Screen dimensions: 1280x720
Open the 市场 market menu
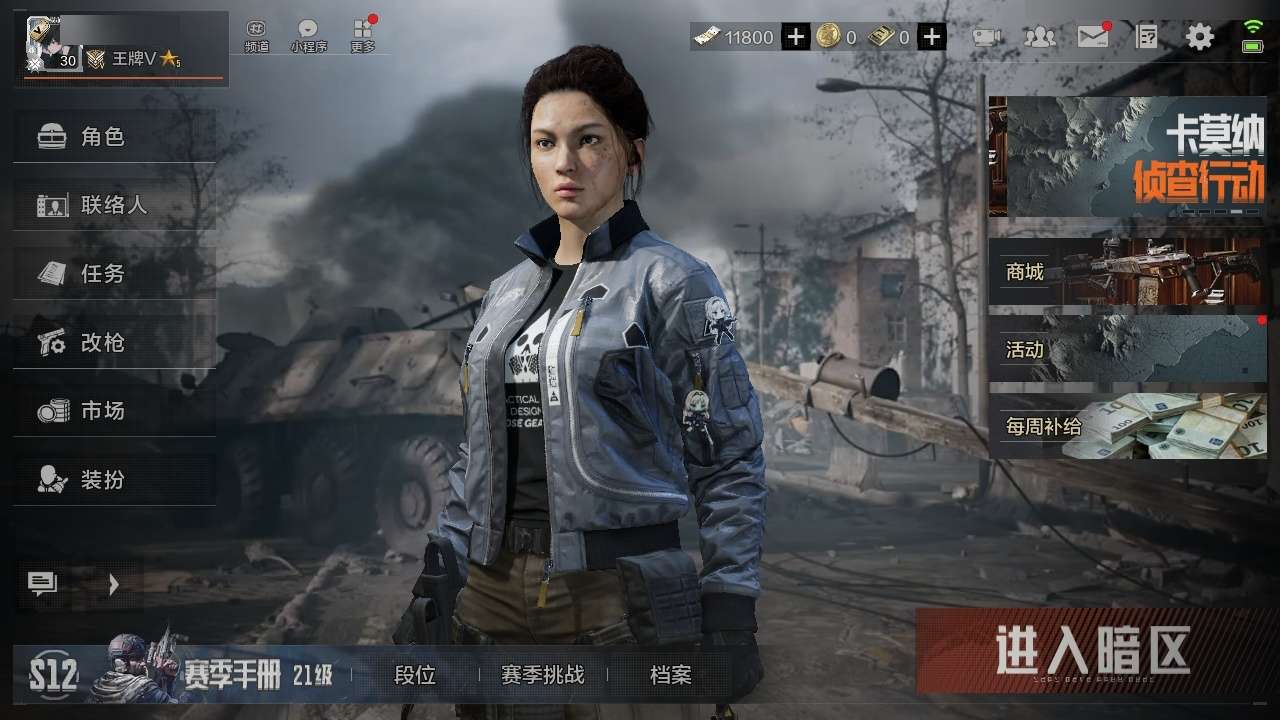[x=114, y=410]
